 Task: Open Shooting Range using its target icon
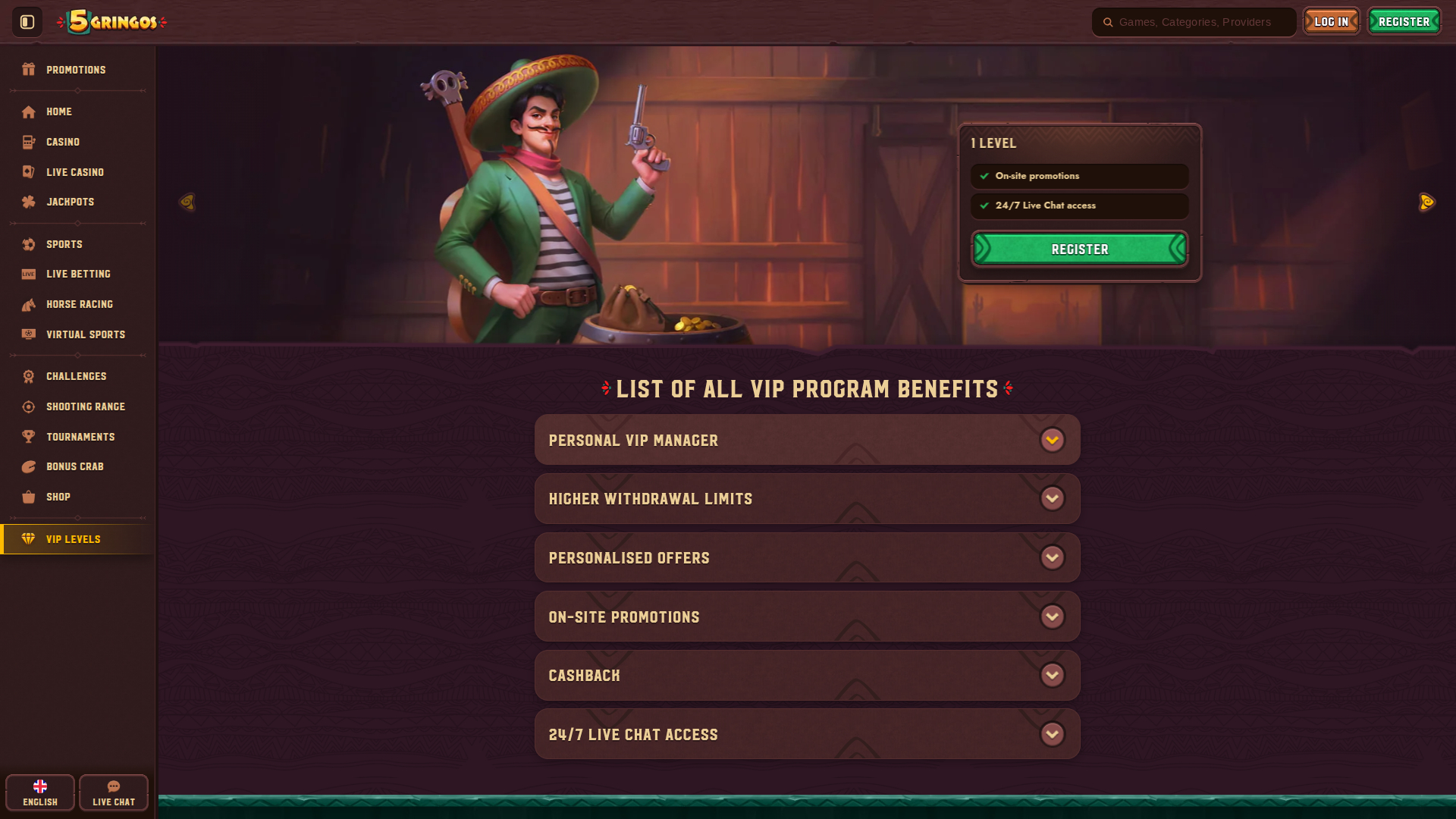click(28, 406)
